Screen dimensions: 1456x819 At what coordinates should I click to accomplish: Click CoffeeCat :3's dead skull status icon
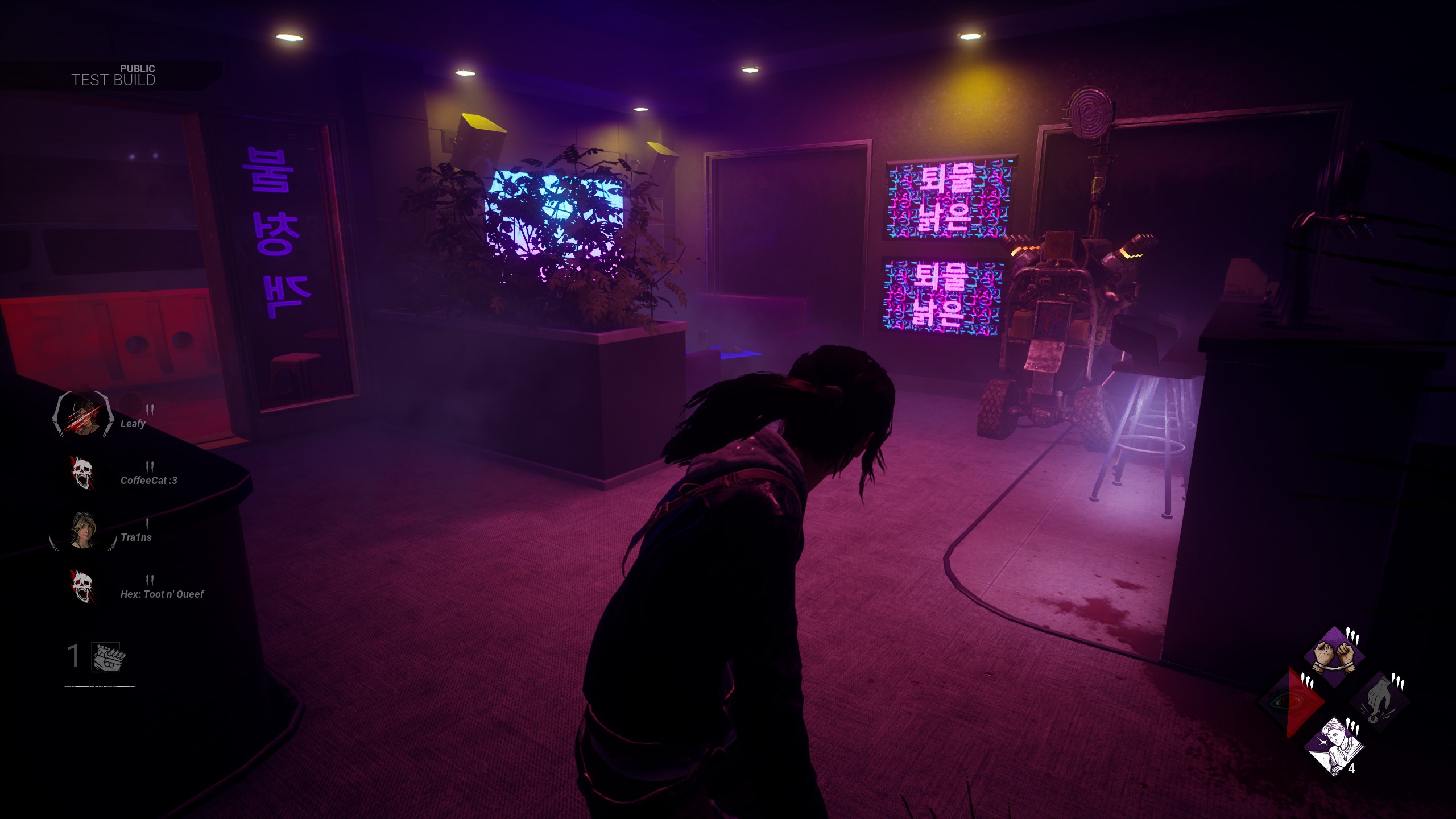82,473
